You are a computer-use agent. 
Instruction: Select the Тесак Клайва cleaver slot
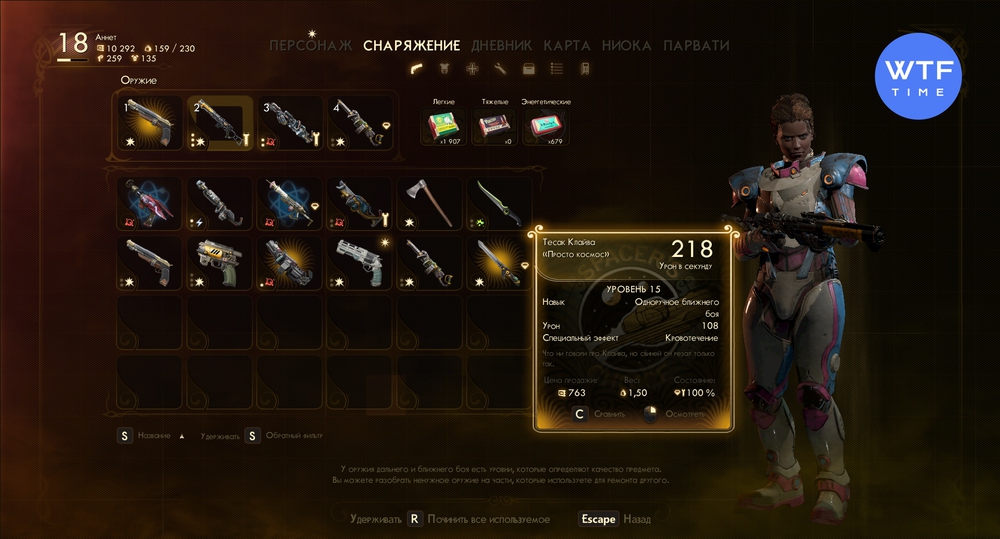pos(498,260)
